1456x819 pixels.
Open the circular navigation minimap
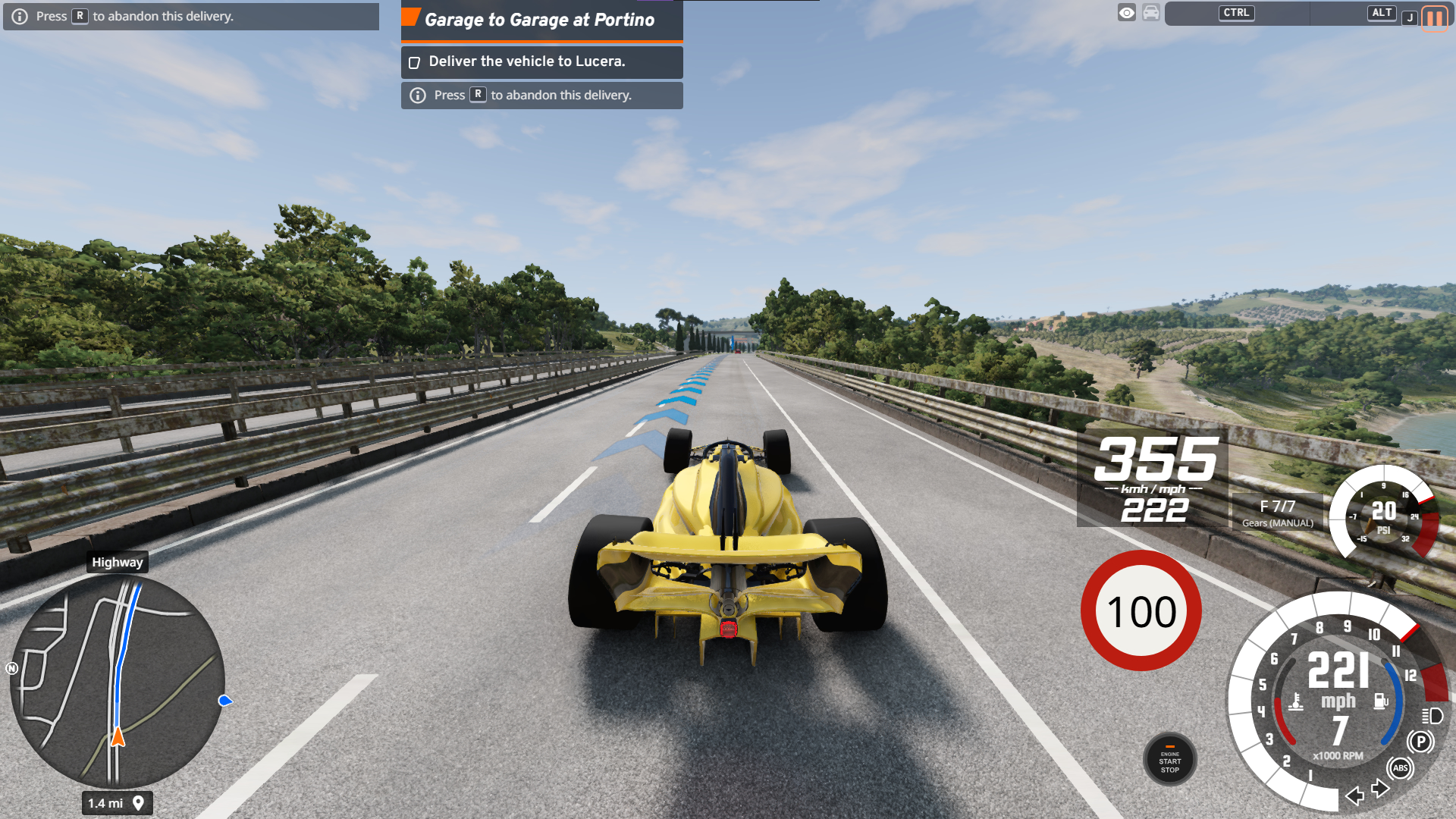tap(118, 681)
